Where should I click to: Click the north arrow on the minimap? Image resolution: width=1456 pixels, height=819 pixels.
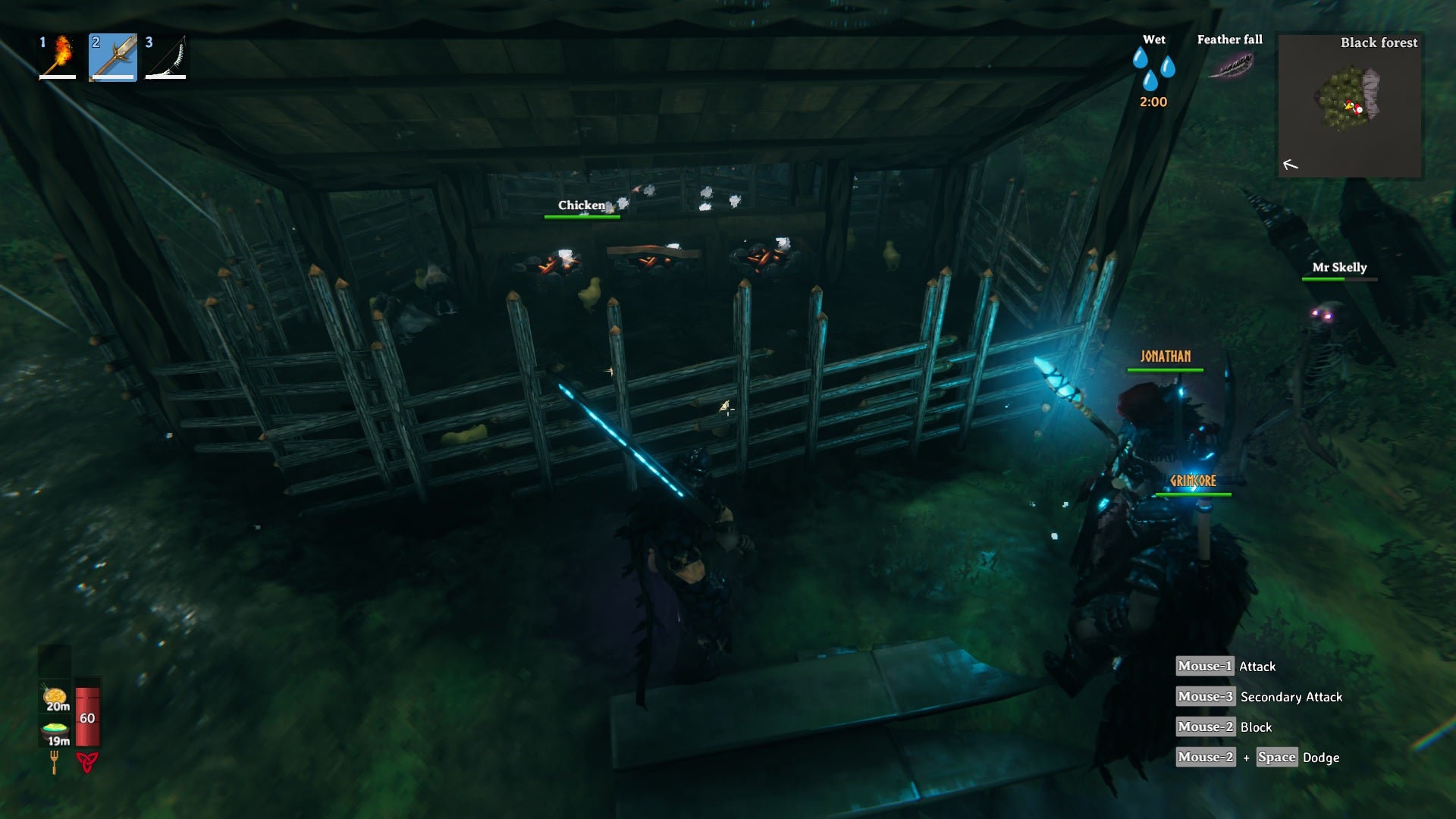point(1290,164)
